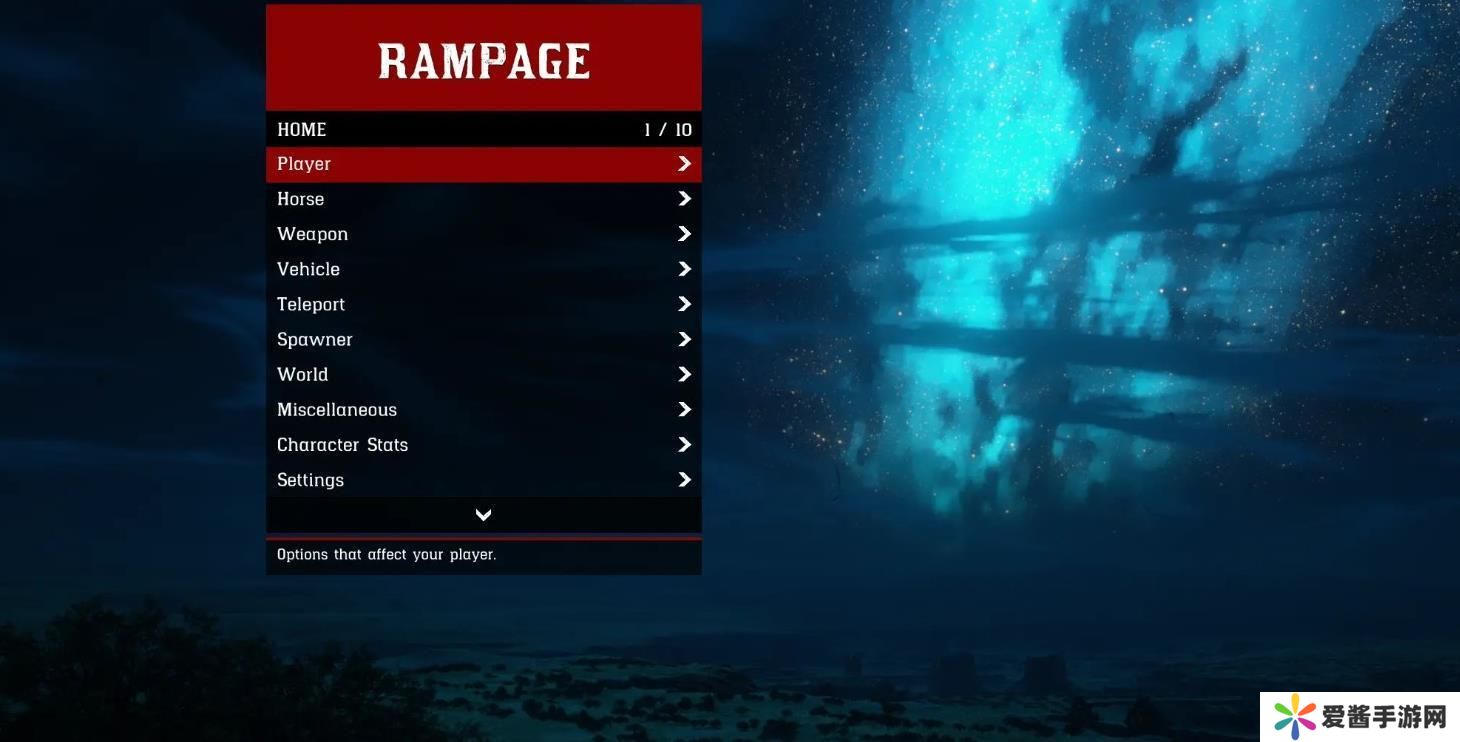The width and height of the screenshot is (1460, 742).
Task: Open the Teleport menu
Action: (x=483, y=304)
